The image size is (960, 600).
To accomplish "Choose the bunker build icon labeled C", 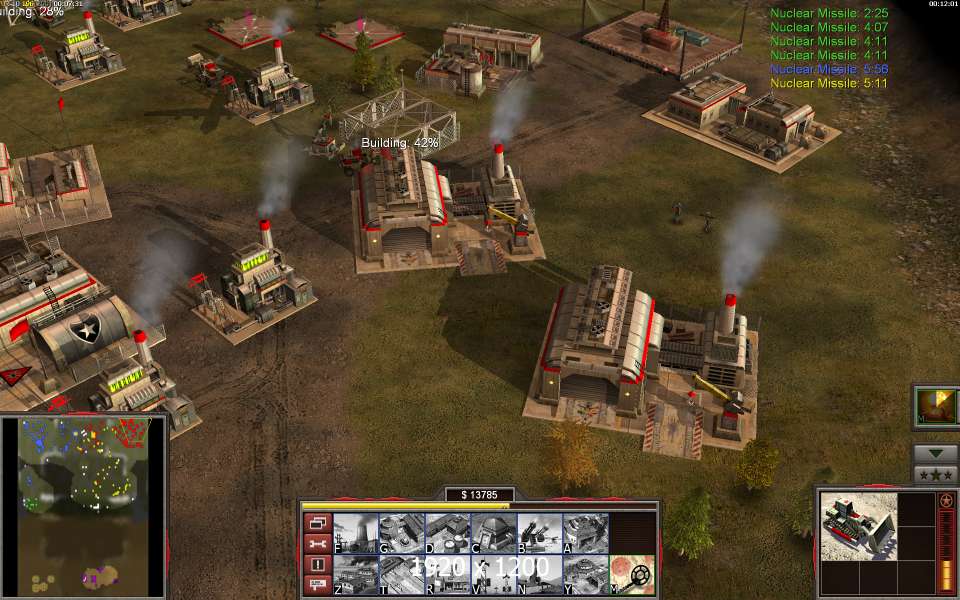I will point(493,533).
